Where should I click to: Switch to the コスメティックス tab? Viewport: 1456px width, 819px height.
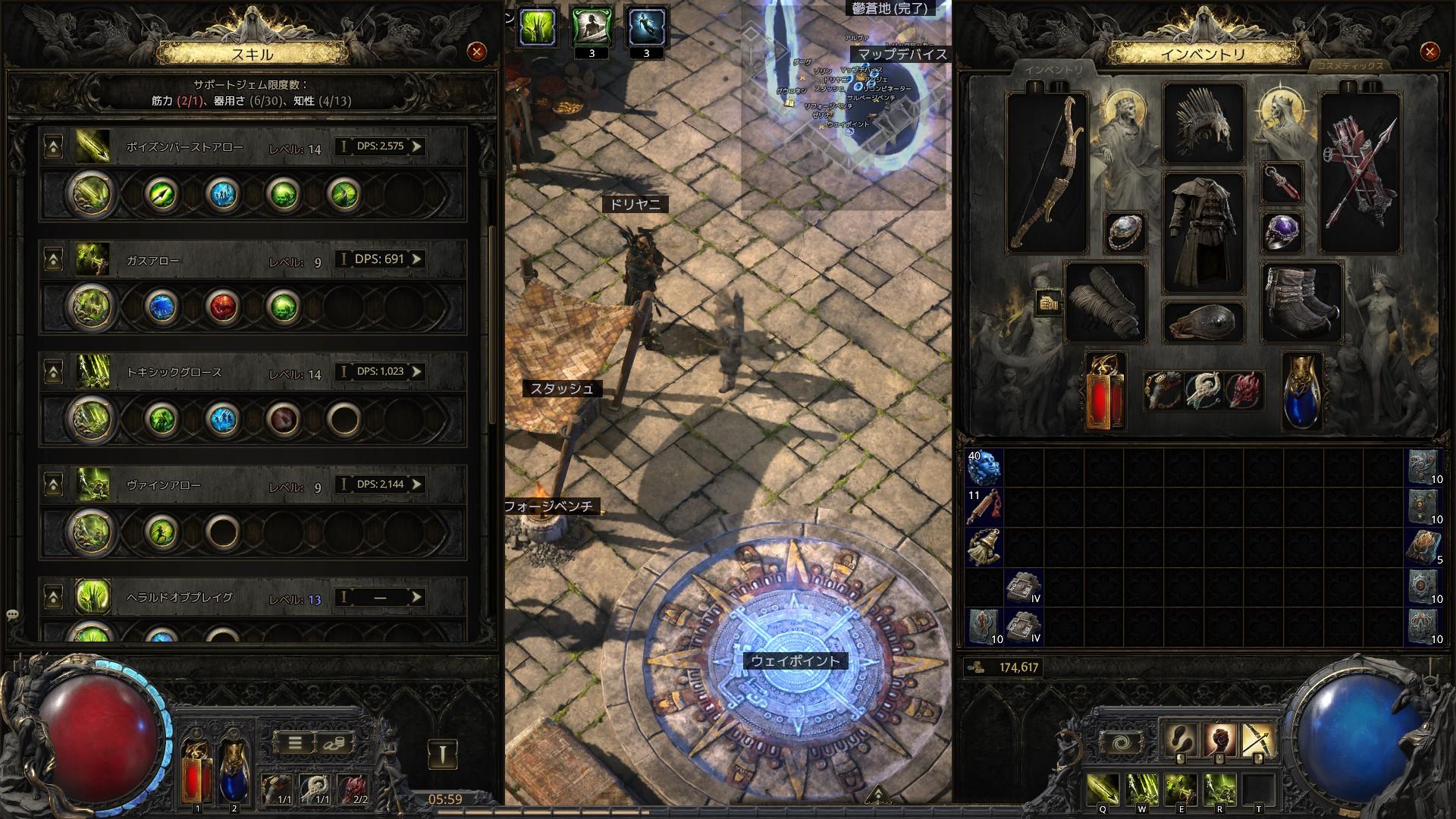tap(1349, 66)
